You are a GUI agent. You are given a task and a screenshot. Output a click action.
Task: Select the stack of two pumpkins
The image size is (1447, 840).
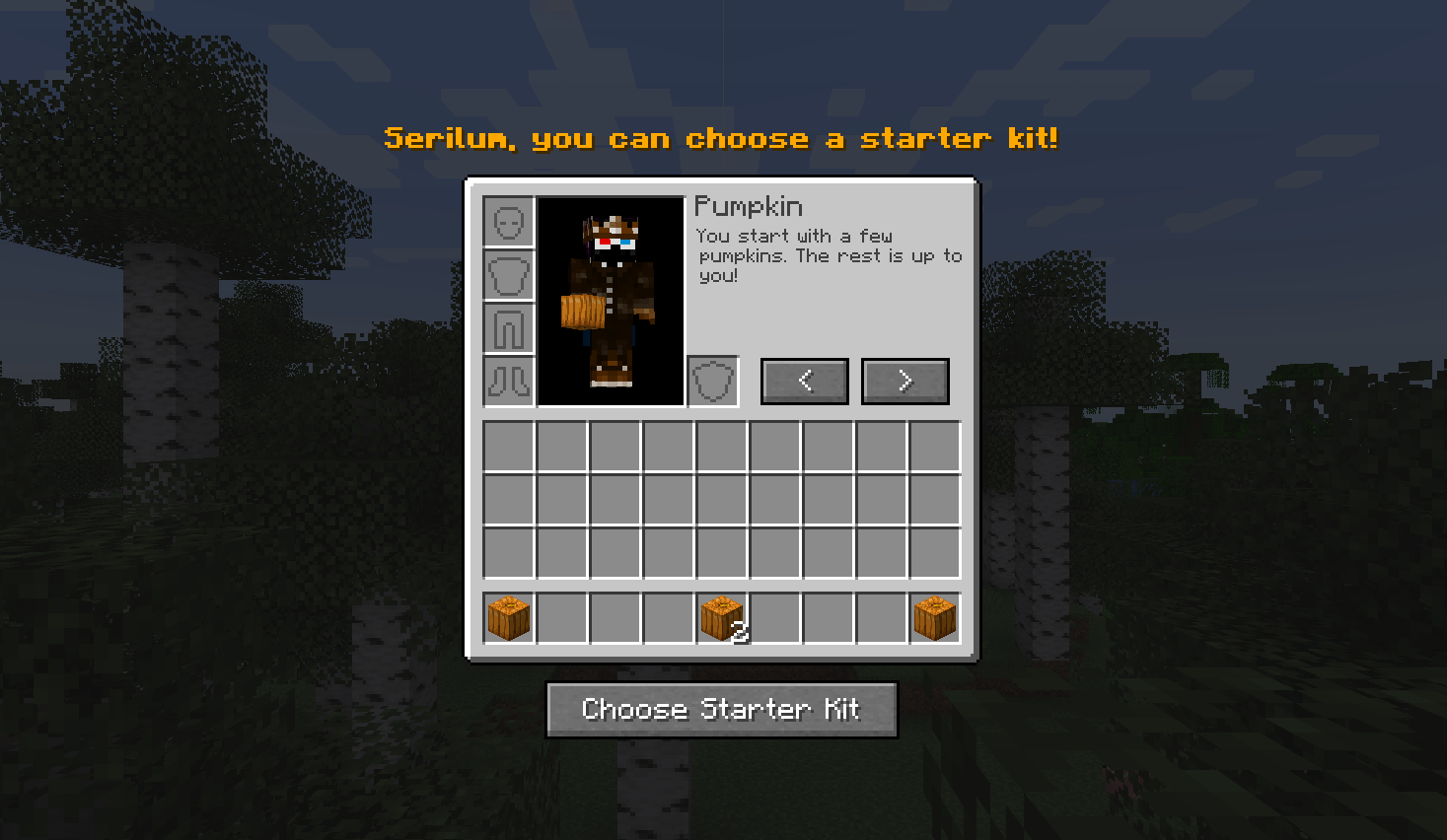pos(722,618)
